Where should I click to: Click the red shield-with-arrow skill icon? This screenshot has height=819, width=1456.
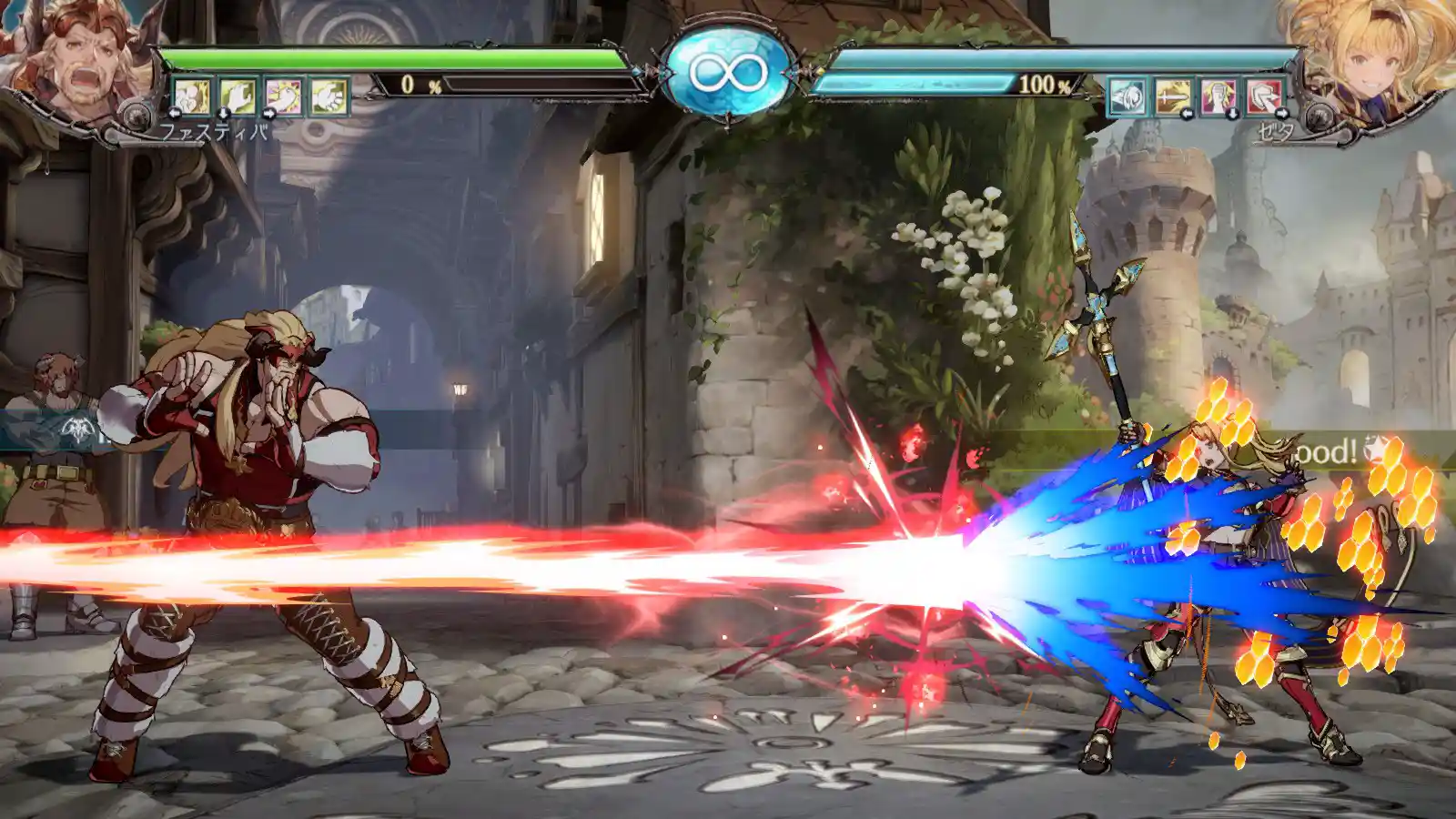1264,96
